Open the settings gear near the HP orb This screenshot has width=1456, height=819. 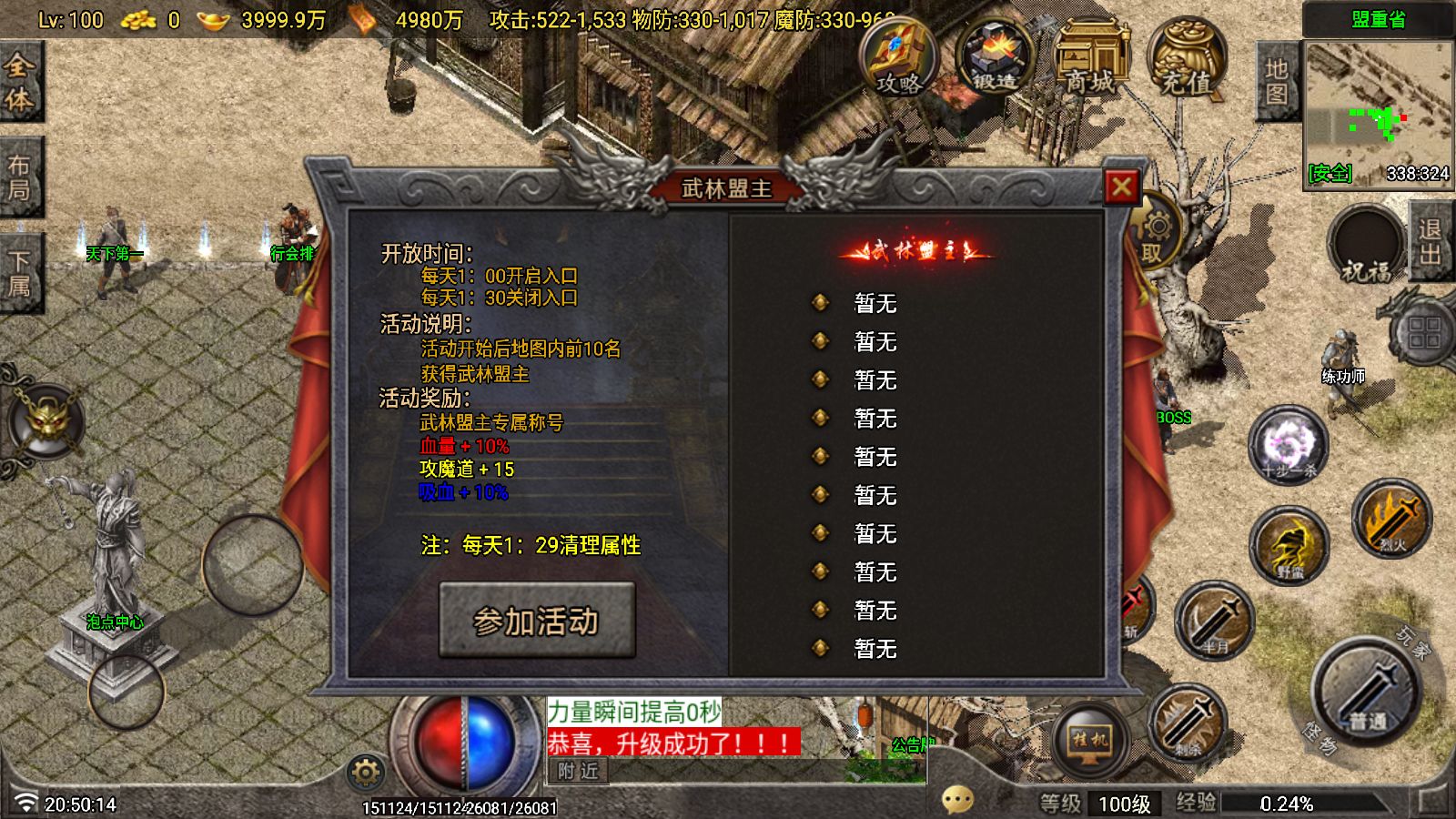(x=364, y=772)
